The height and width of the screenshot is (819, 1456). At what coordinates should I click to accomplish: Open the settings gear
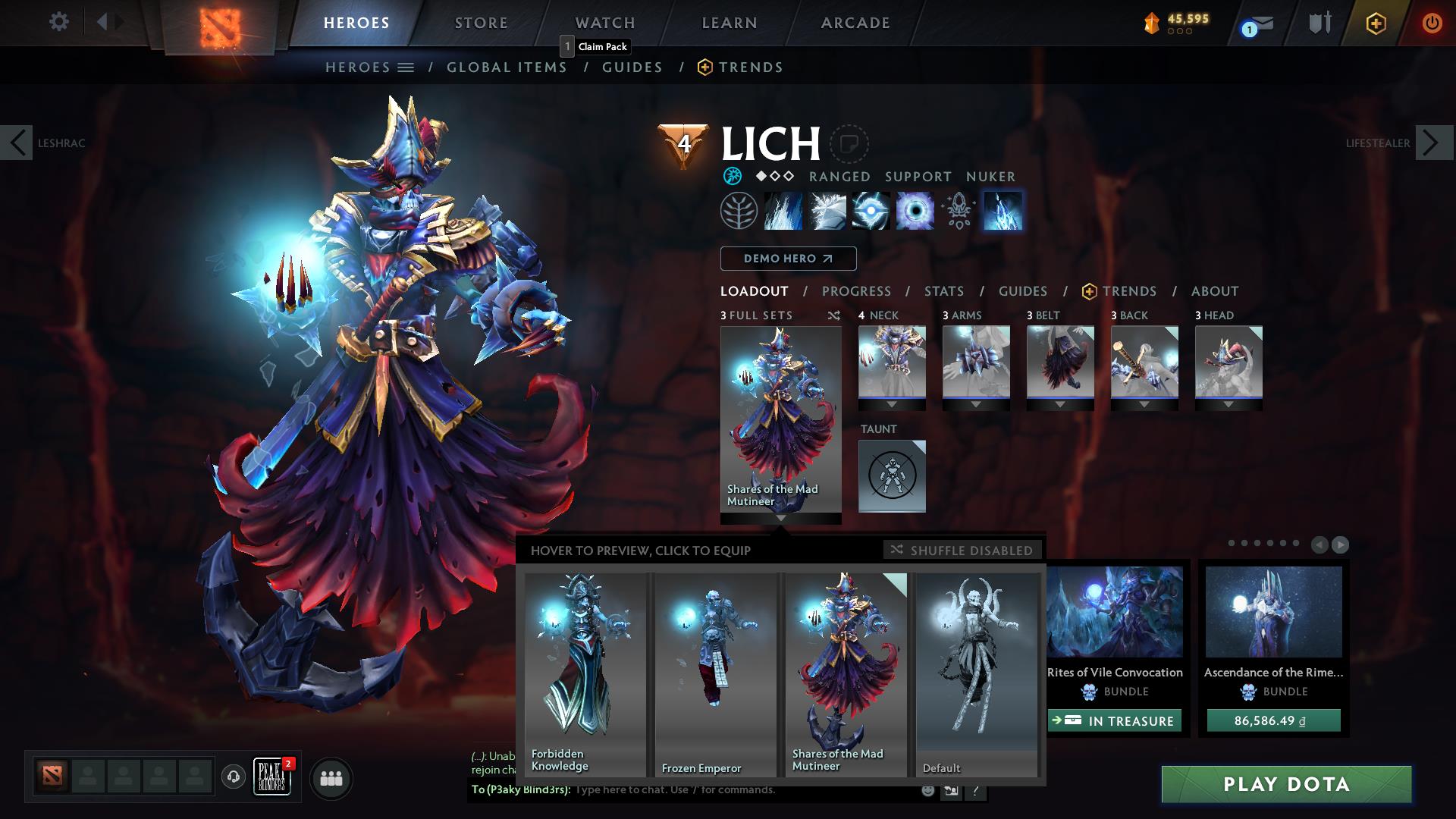pos(58,22)
